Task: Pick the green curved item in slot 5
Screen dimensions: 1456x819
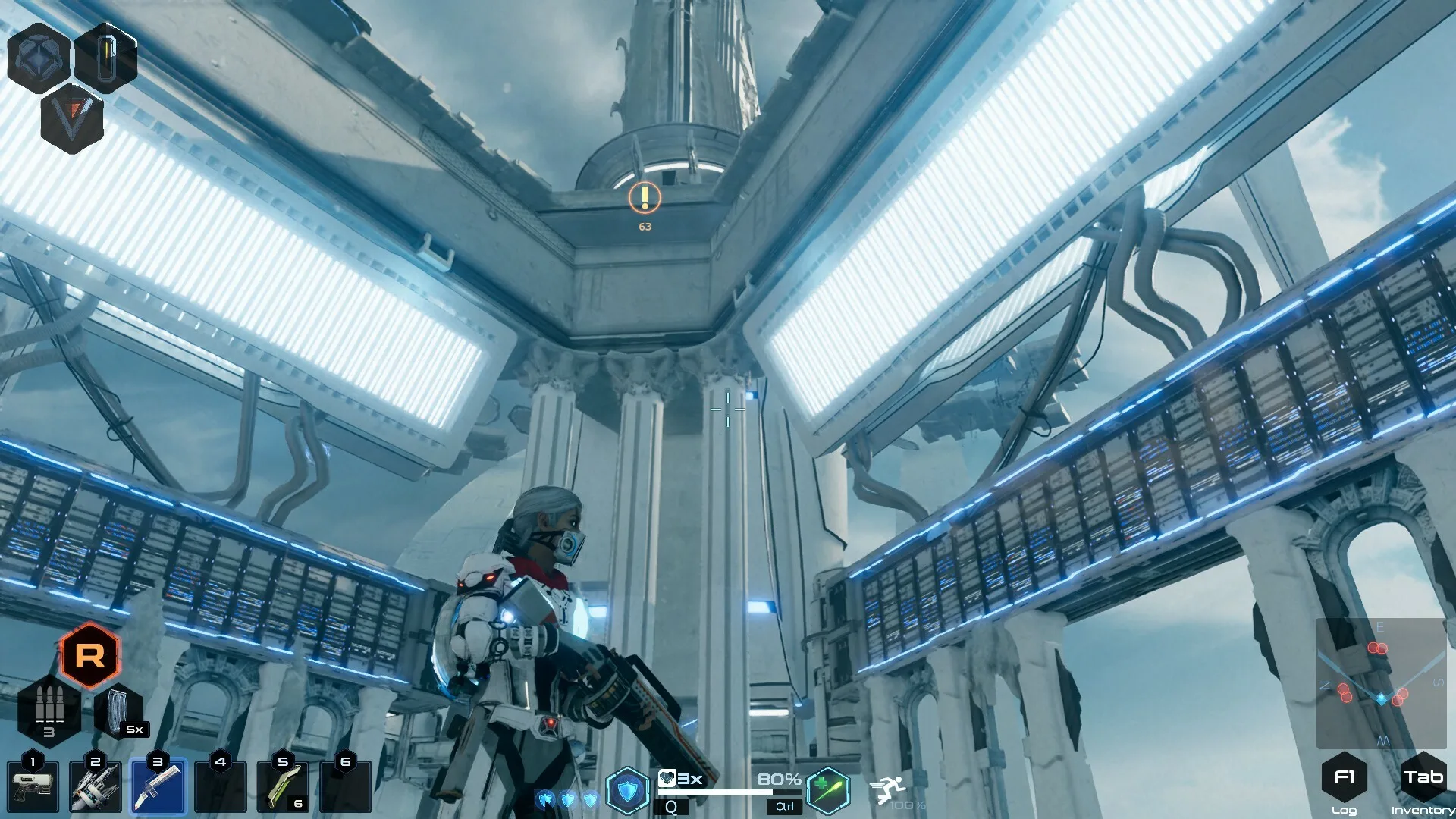Action: pyautogui.click(x=283, y=787)
